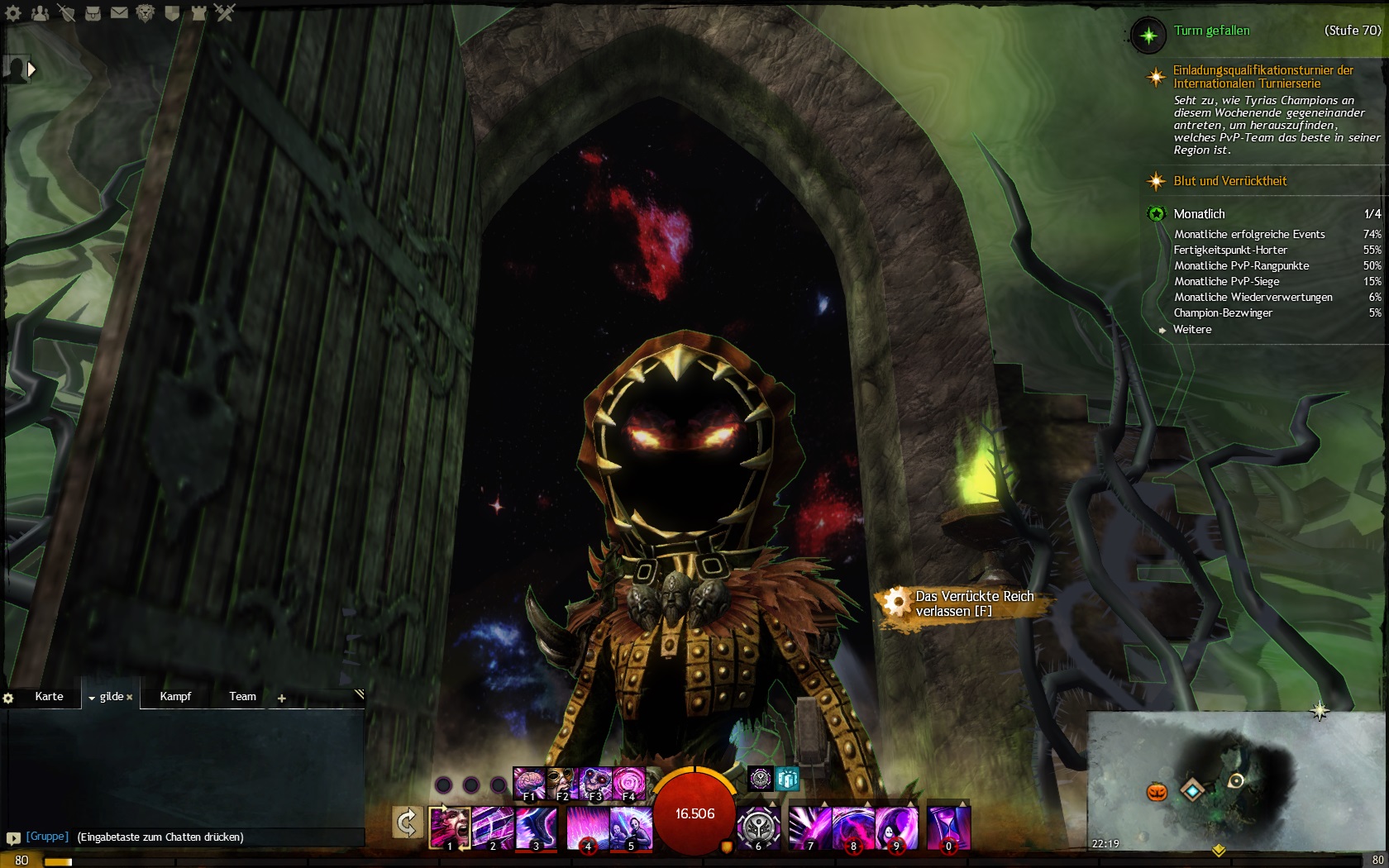
Task: Use the hourglass elite skill
Action: (948, 827)
